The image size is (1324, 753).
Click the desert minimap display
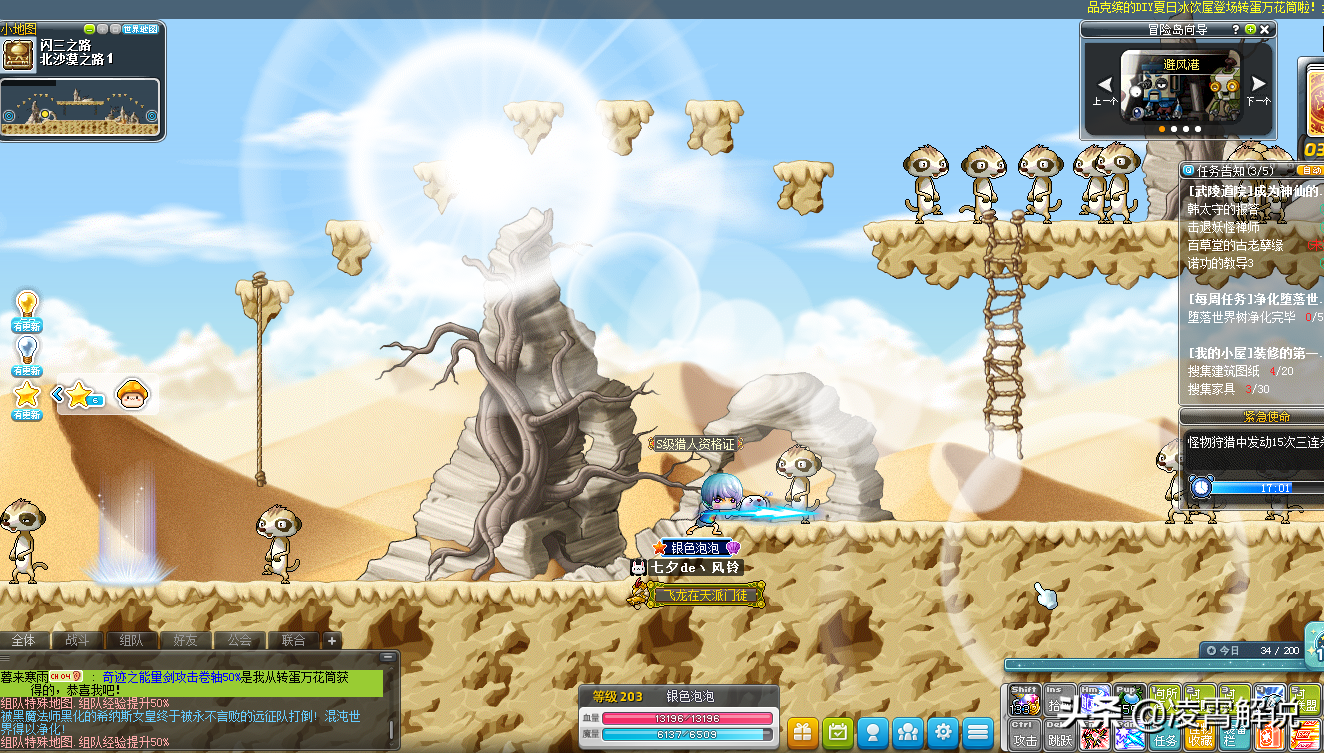(x=80, y=108)
